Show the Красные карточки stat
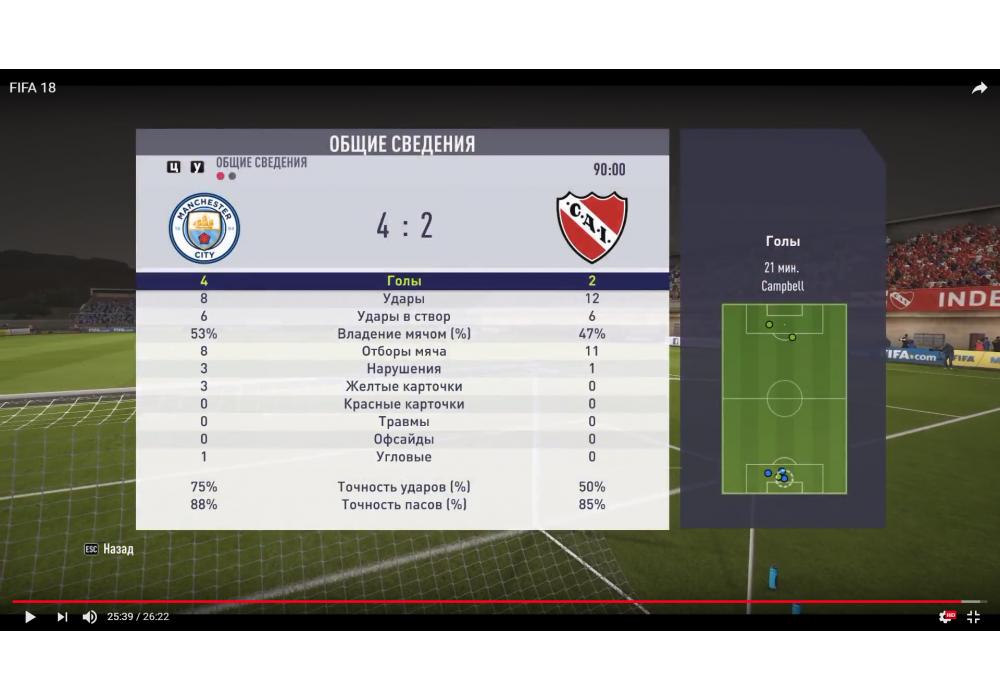This screenshot has height=700, width=1000. click(403, 404)
